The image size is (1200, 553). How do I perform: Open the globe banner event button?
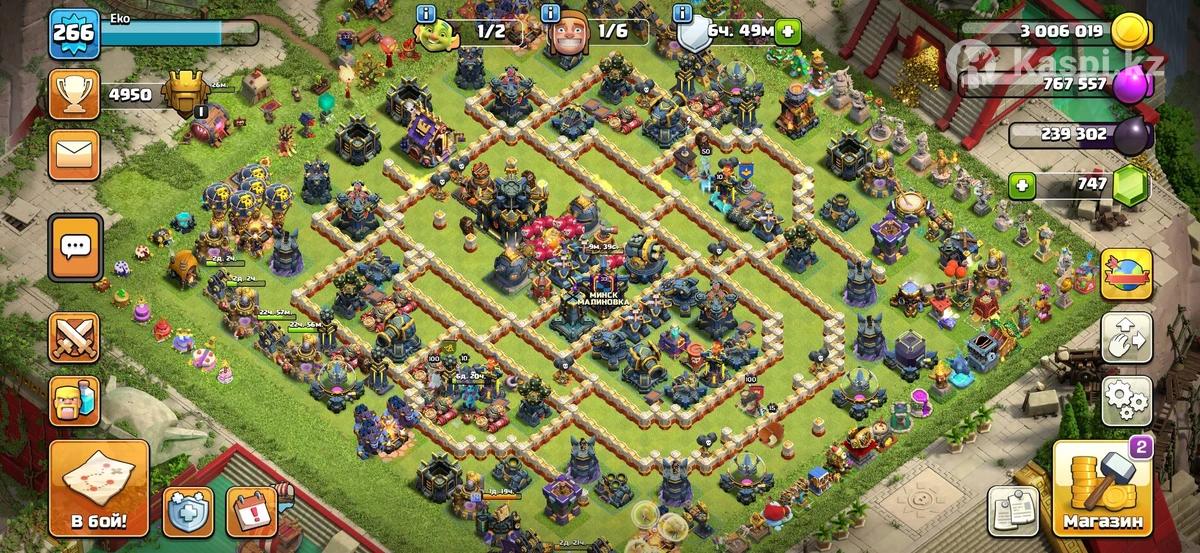click(1126, 274)
